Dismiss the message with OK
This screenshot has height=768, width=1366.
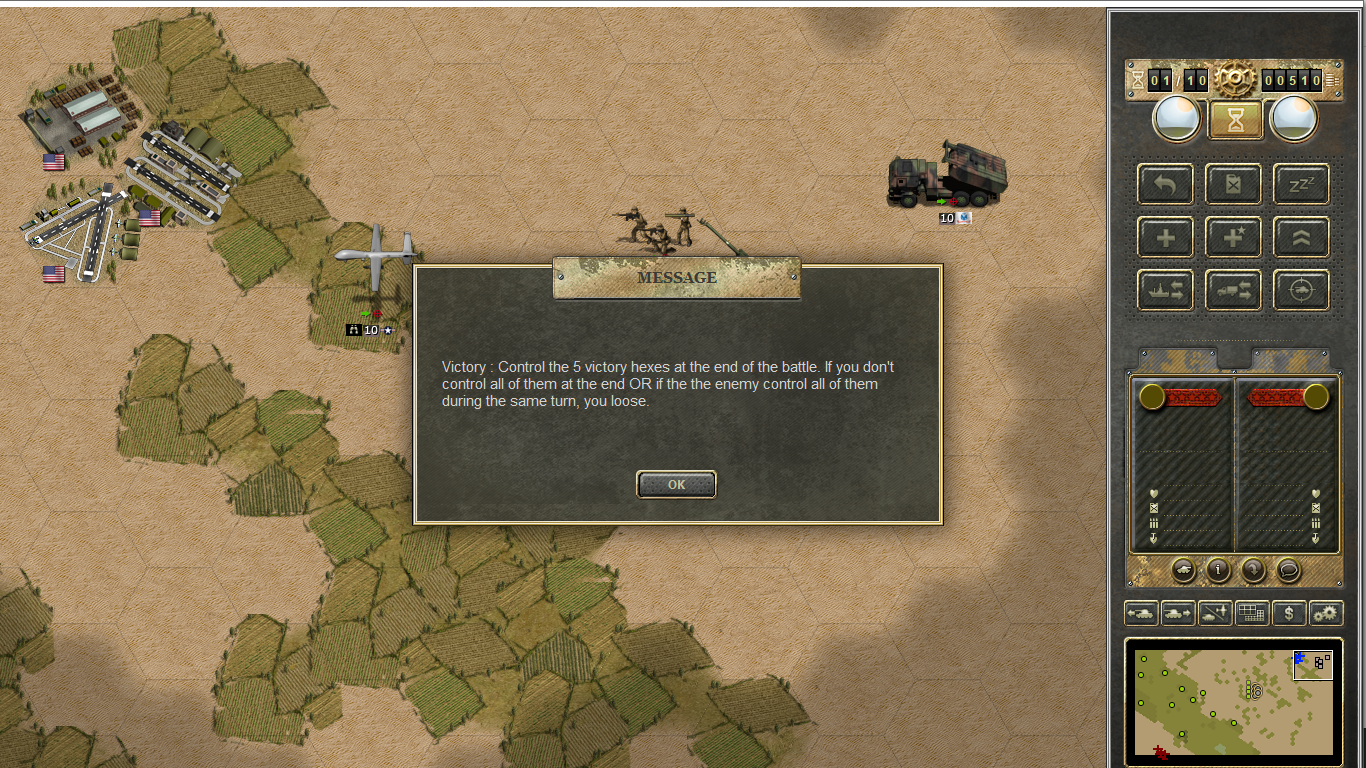676,484
